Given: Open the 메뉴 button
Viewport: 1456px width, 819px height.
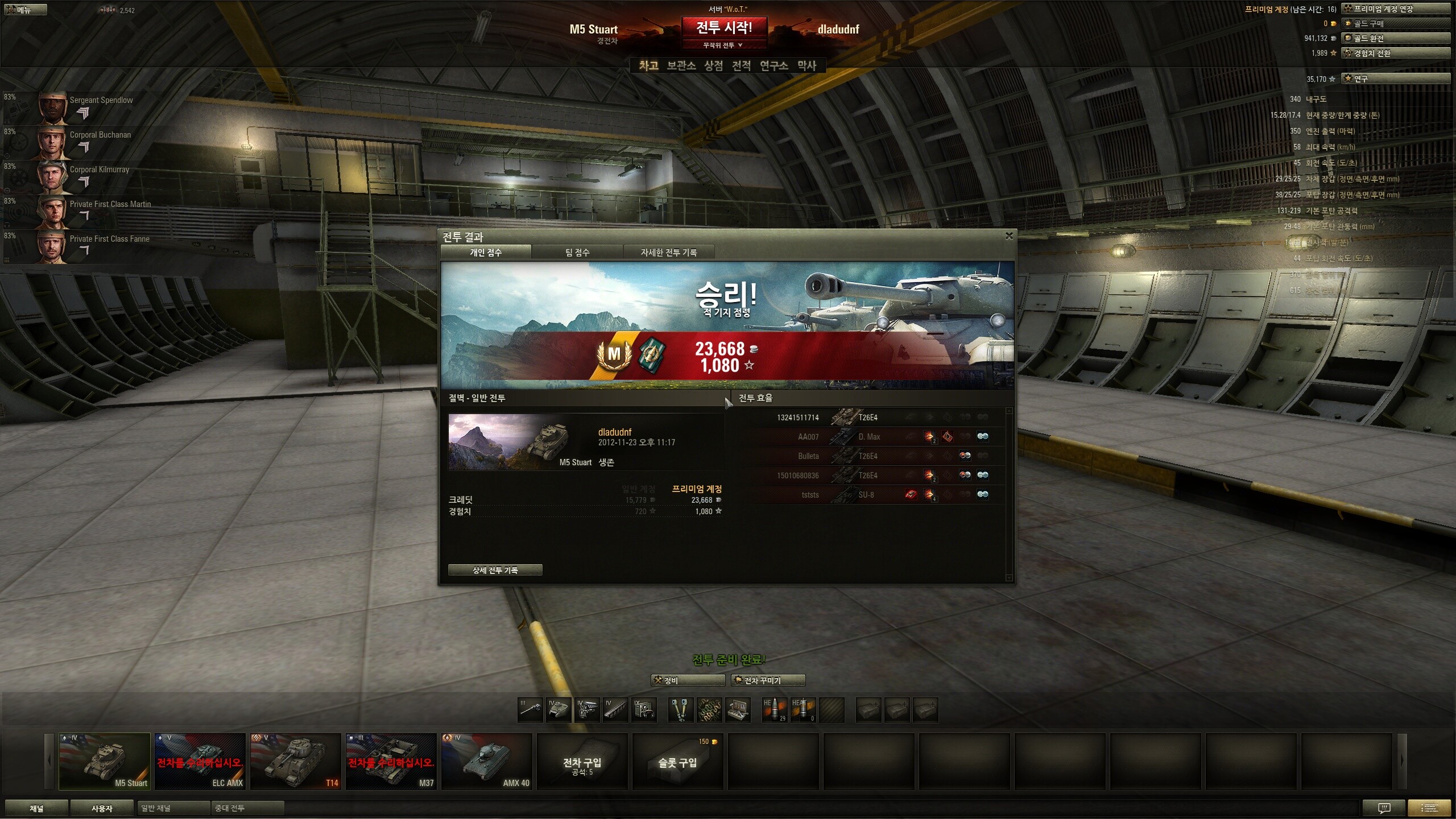Looking at the screenshot, I should (x=24, y=10).
